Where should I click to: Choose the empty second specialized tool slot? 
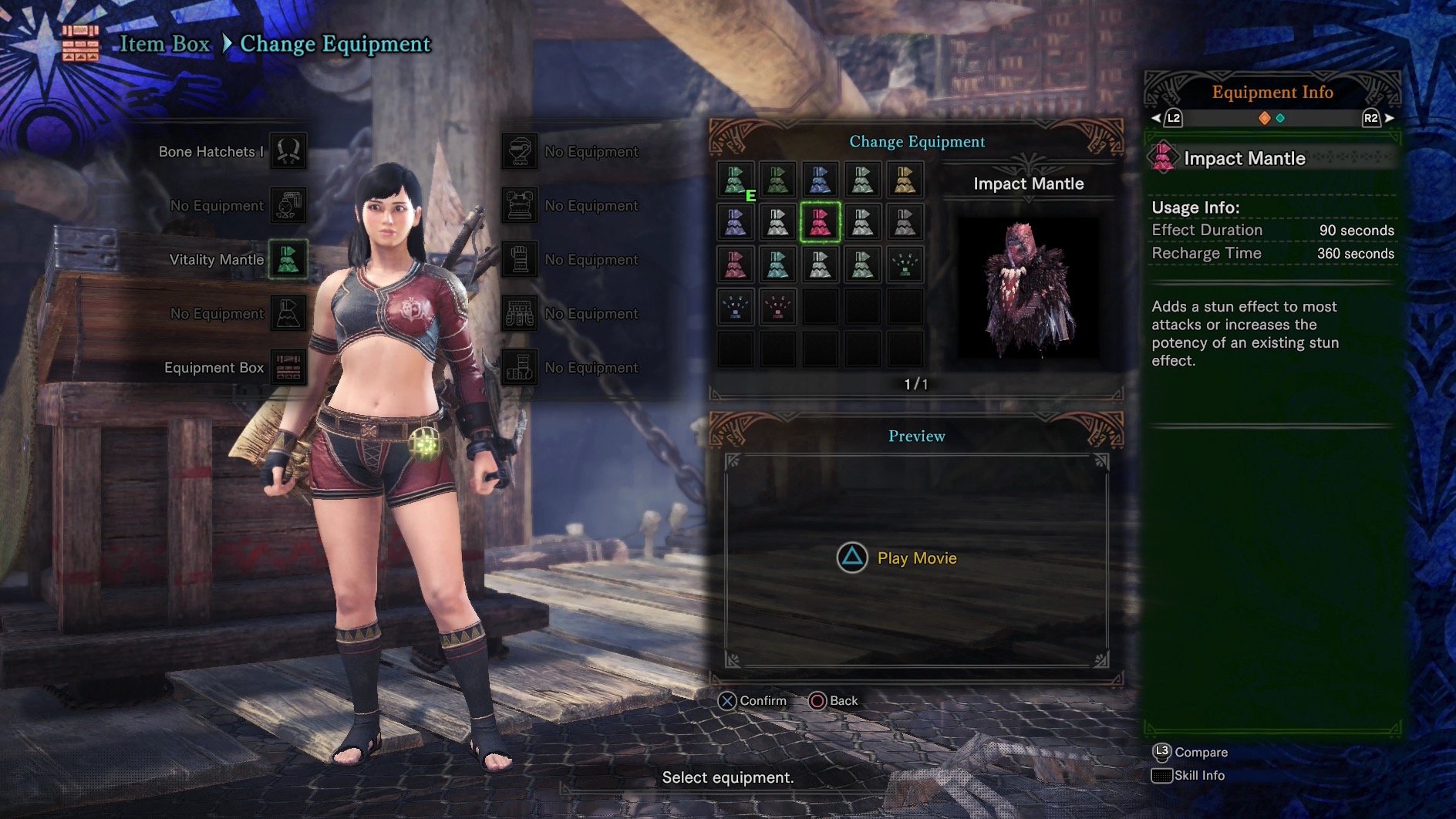pyautogui.click(x=288, y=313)
